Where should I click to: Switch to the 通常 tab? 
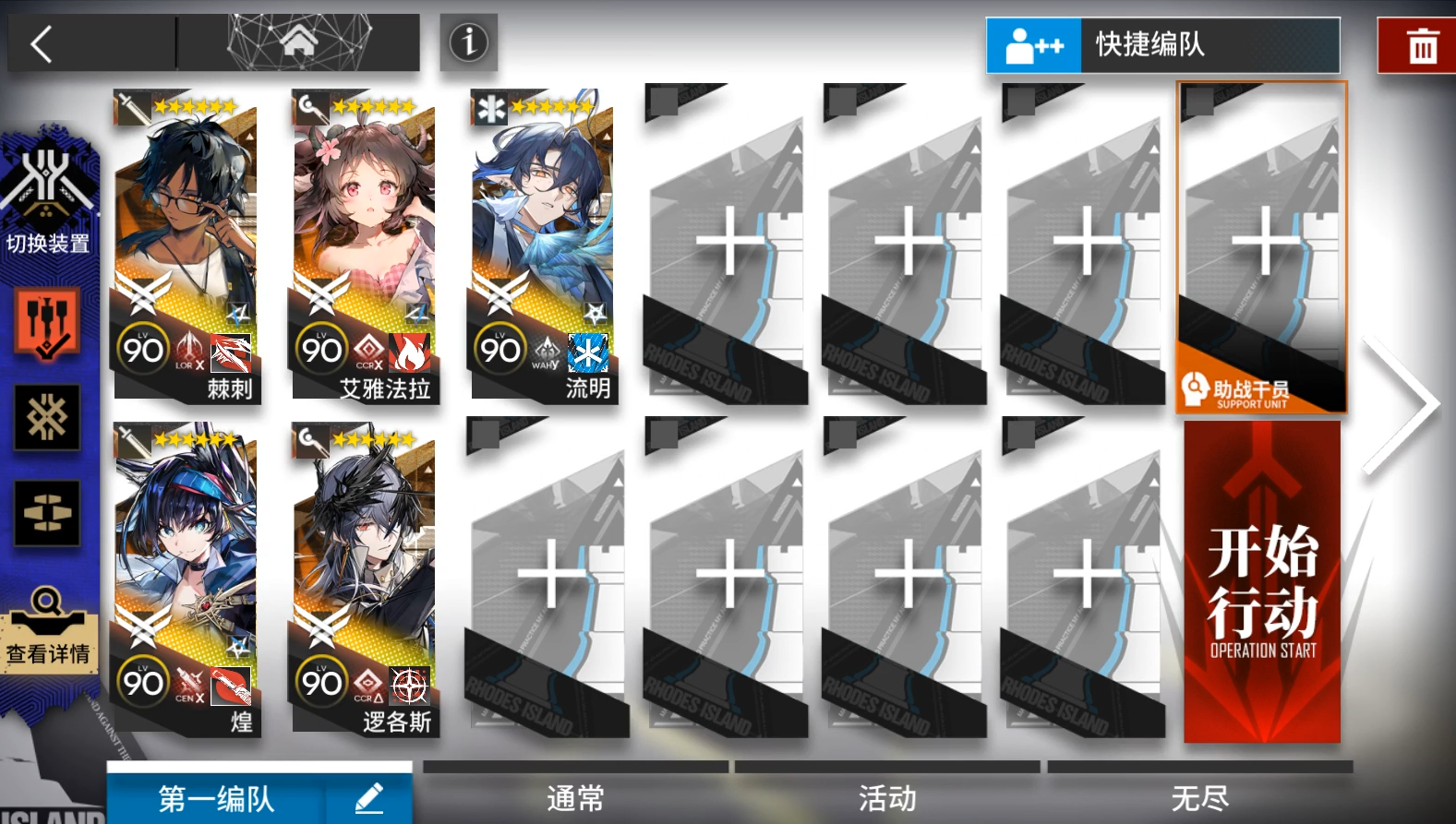click(574, 795)
